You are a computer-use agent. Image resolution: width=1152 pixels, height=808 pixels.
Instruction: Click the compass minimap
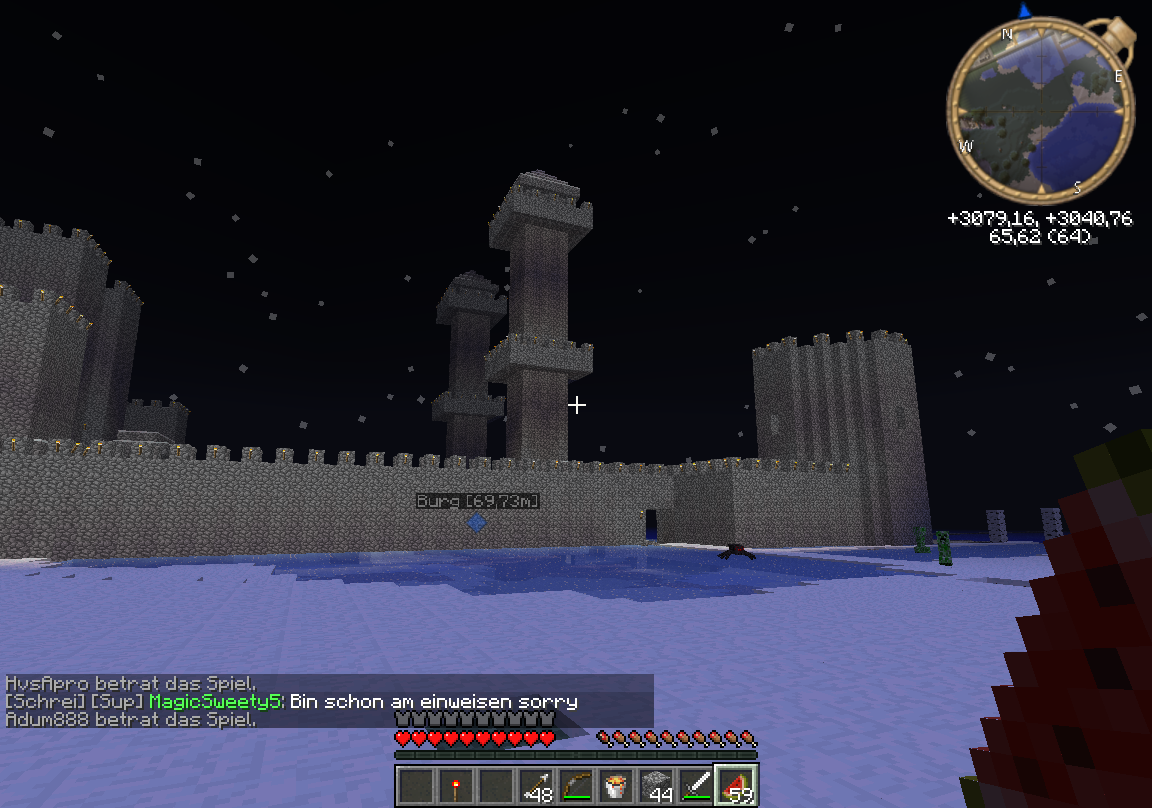pyautogui.click(x=1040, y=110)
